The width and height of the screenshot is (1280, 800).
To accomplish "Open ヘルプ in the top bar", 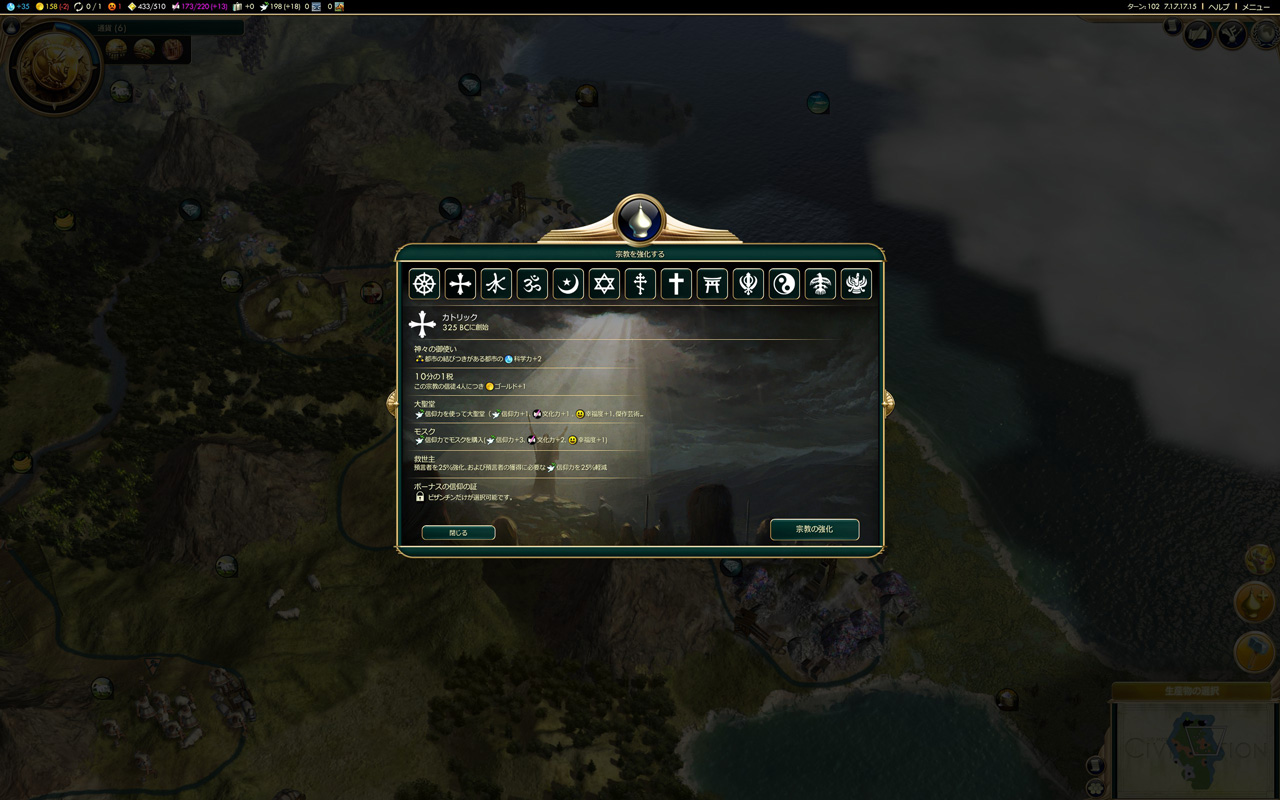I will (1218, 7).
